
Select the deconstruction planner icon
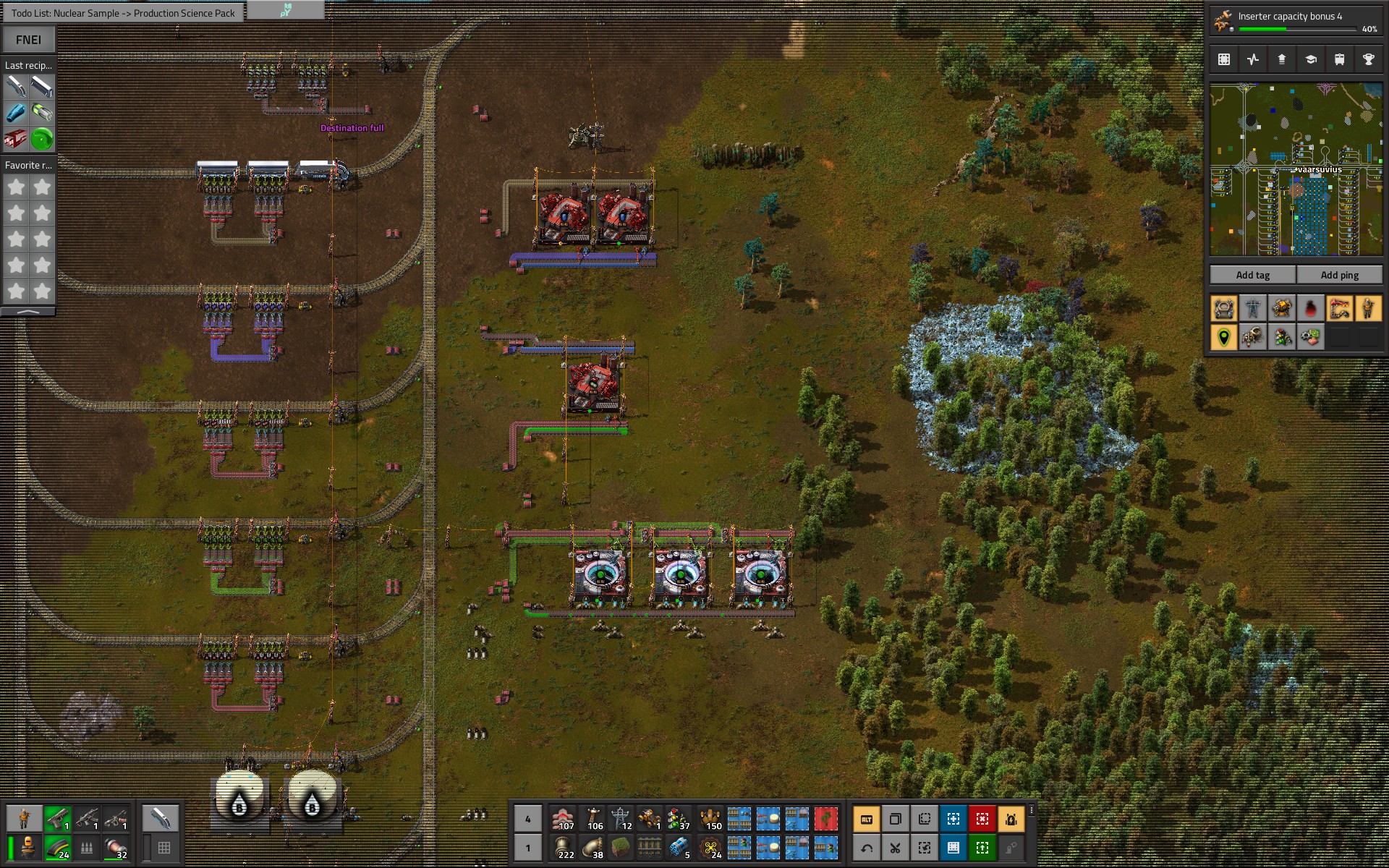[982, 819]
